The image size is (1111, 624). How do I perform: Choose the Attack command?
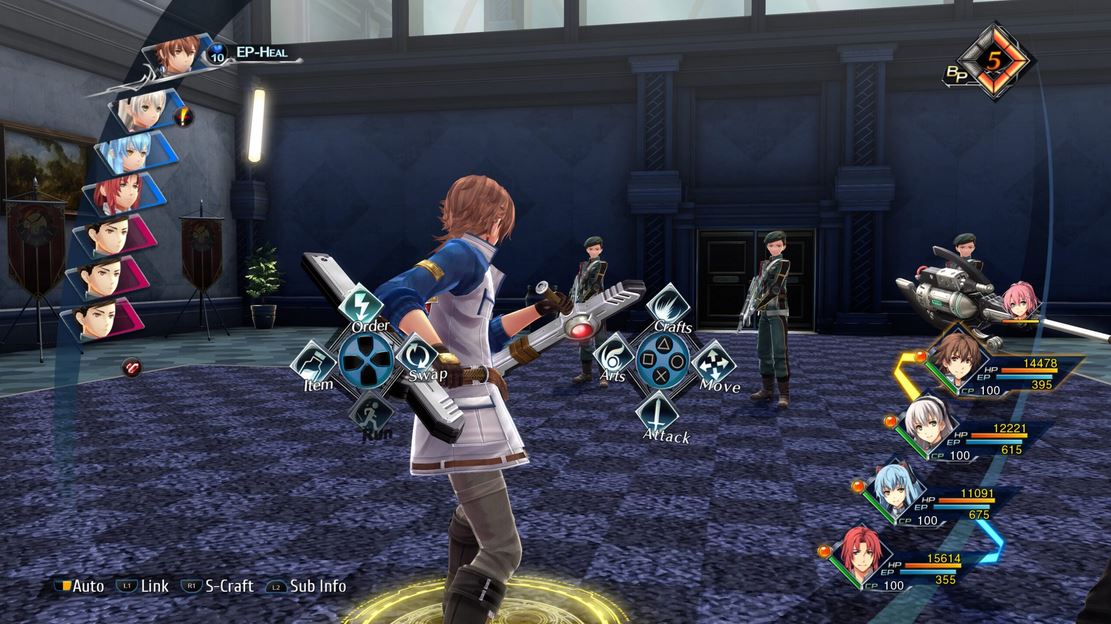(658, 410)
